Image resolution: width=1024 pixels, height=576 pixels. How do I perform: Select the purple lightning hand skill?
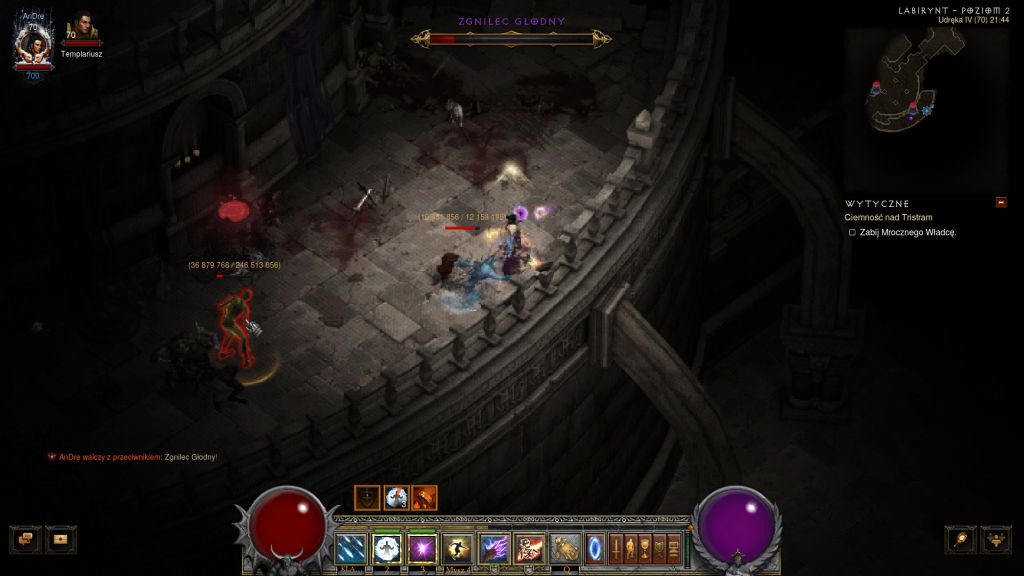coord(494,548)
